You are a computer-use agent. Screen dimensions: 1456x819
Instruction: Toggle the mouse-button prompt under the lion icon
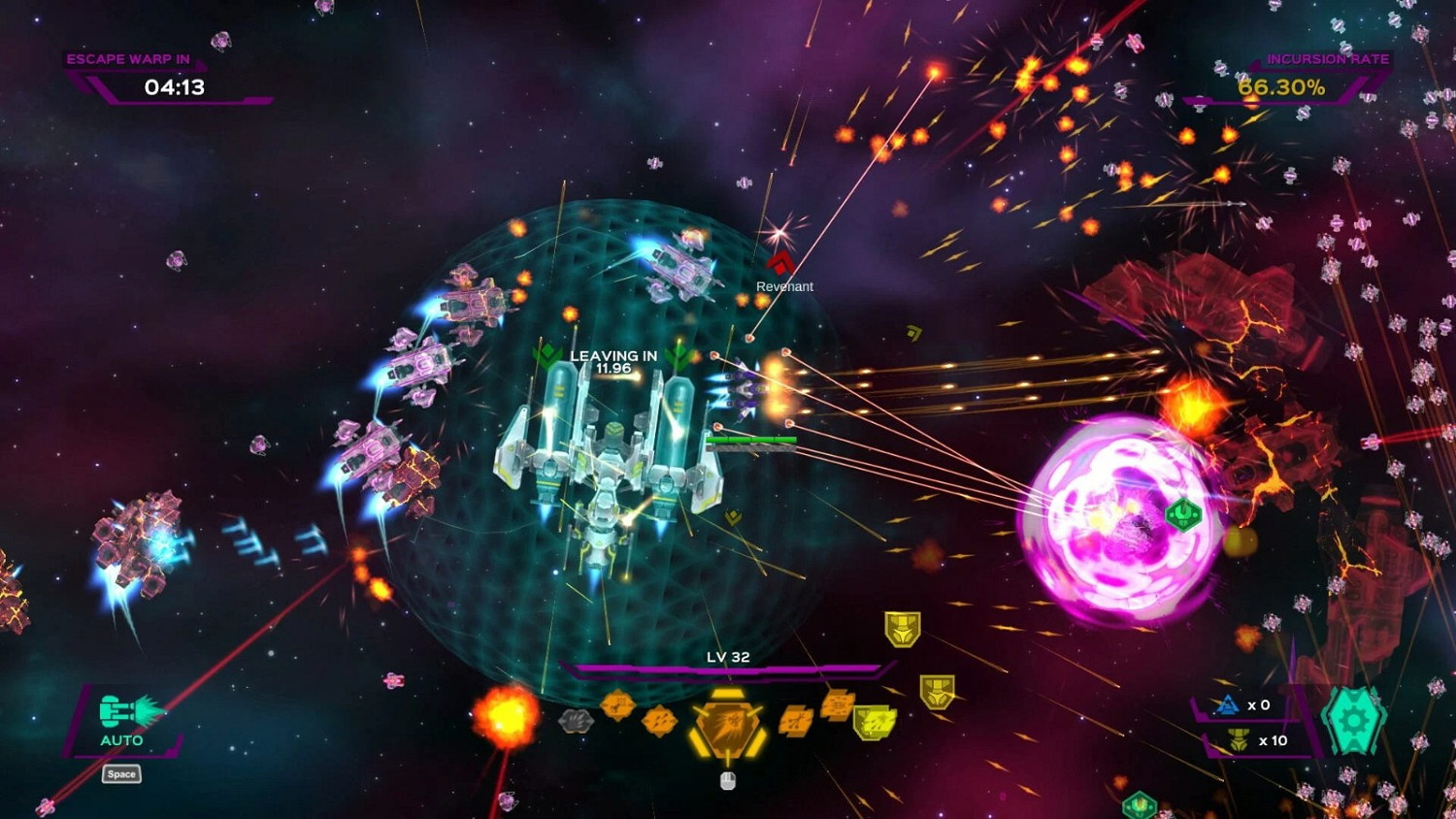coord(728,779)
